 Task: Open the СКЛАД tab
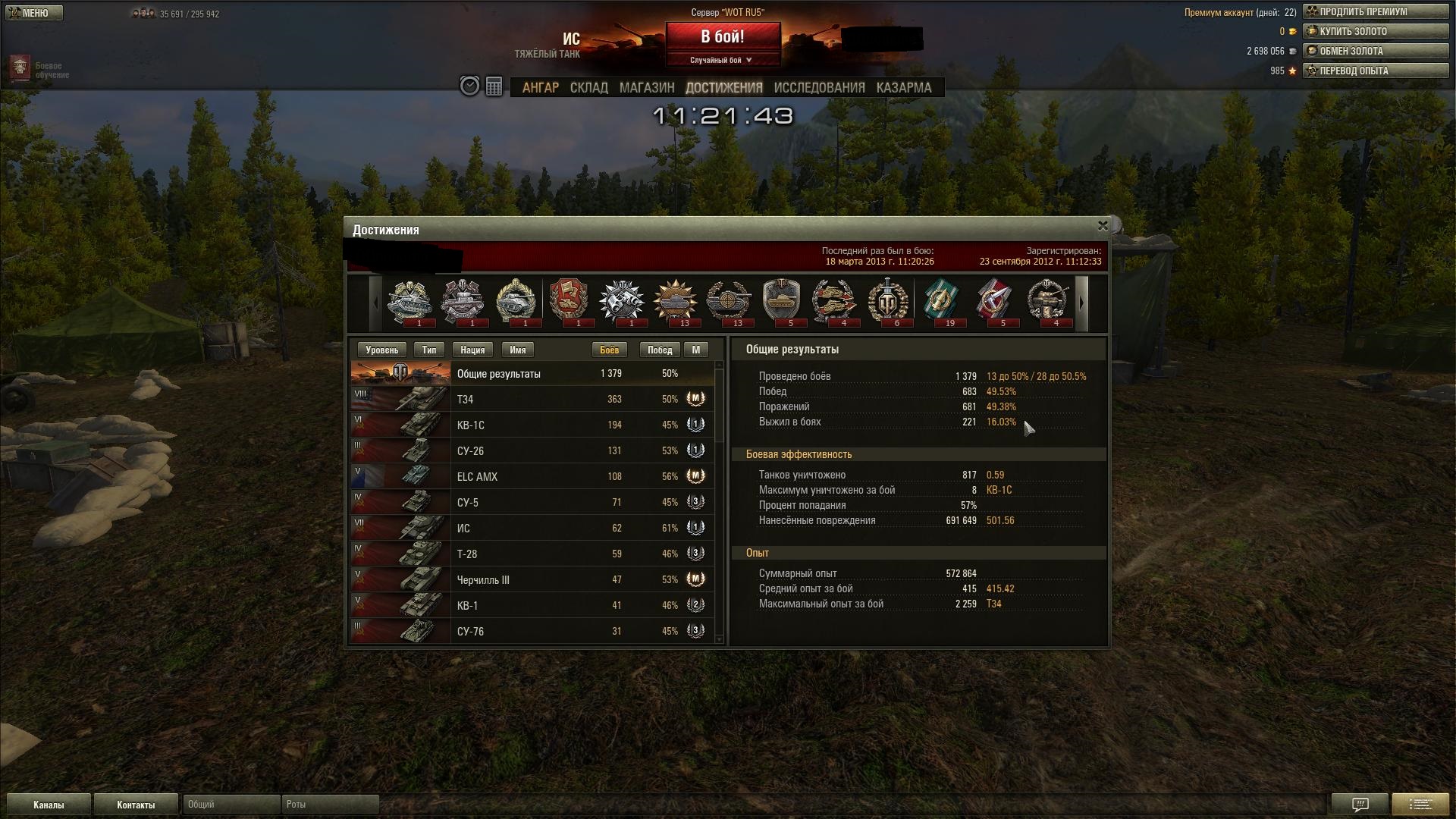(x=588, y=88)
